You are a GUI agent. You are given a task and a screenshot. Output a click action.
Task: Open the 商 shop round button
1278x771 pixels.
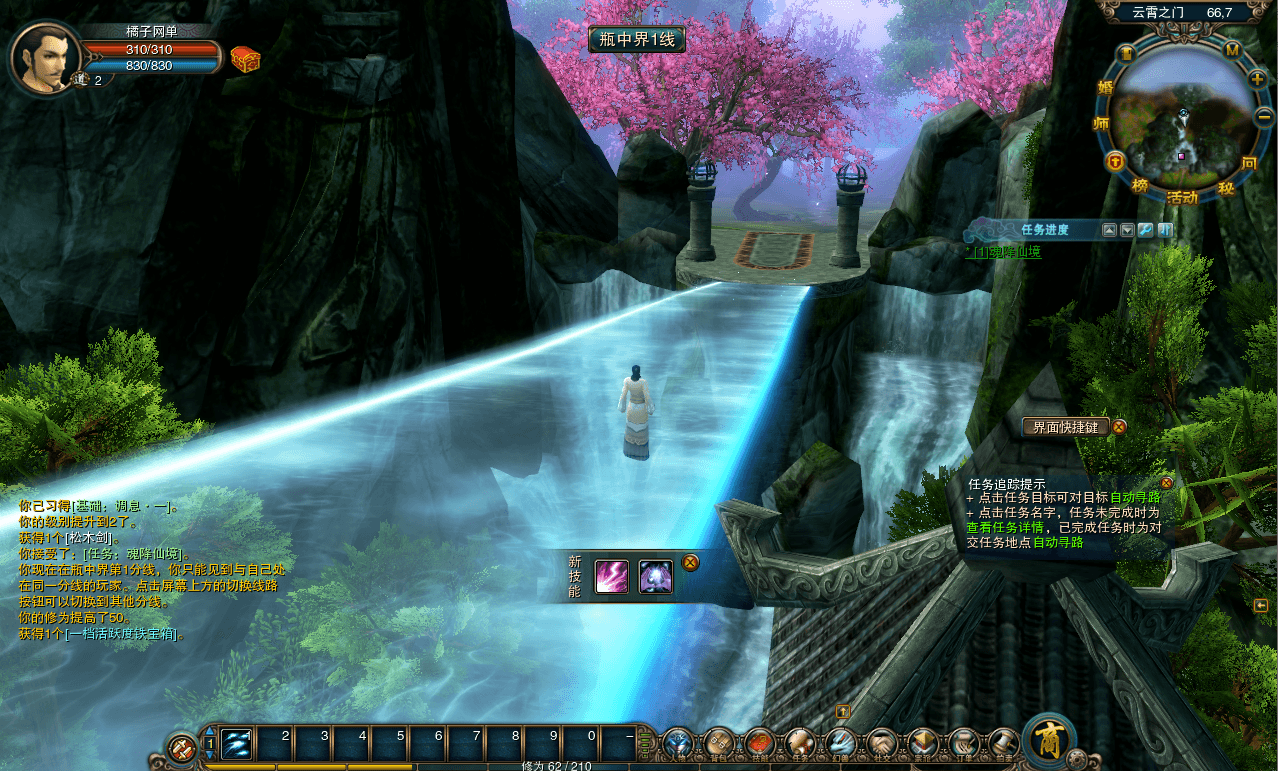tap(1049, 741)
